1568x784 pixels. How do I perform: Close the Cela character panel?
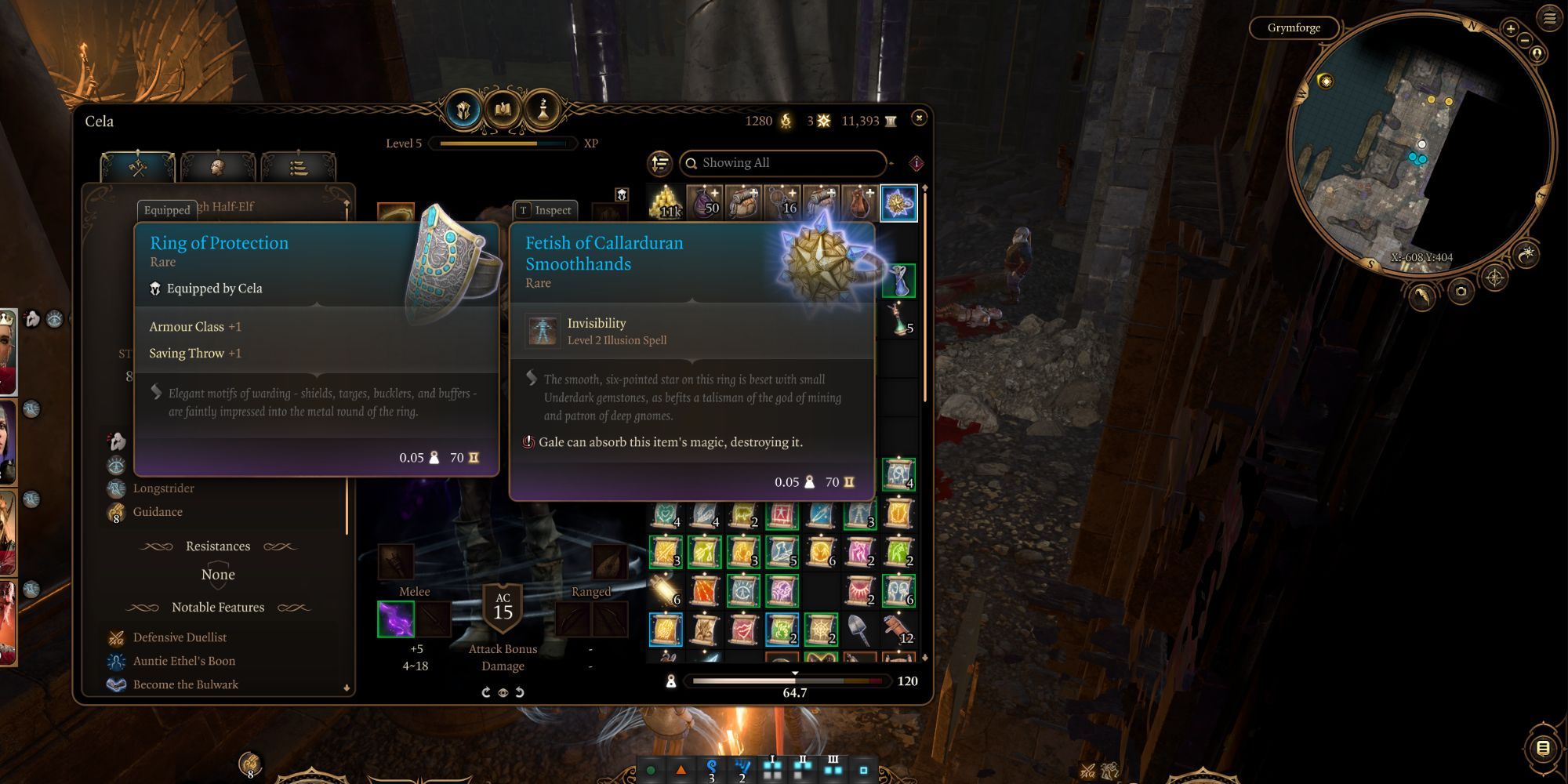tap(919, 118)
